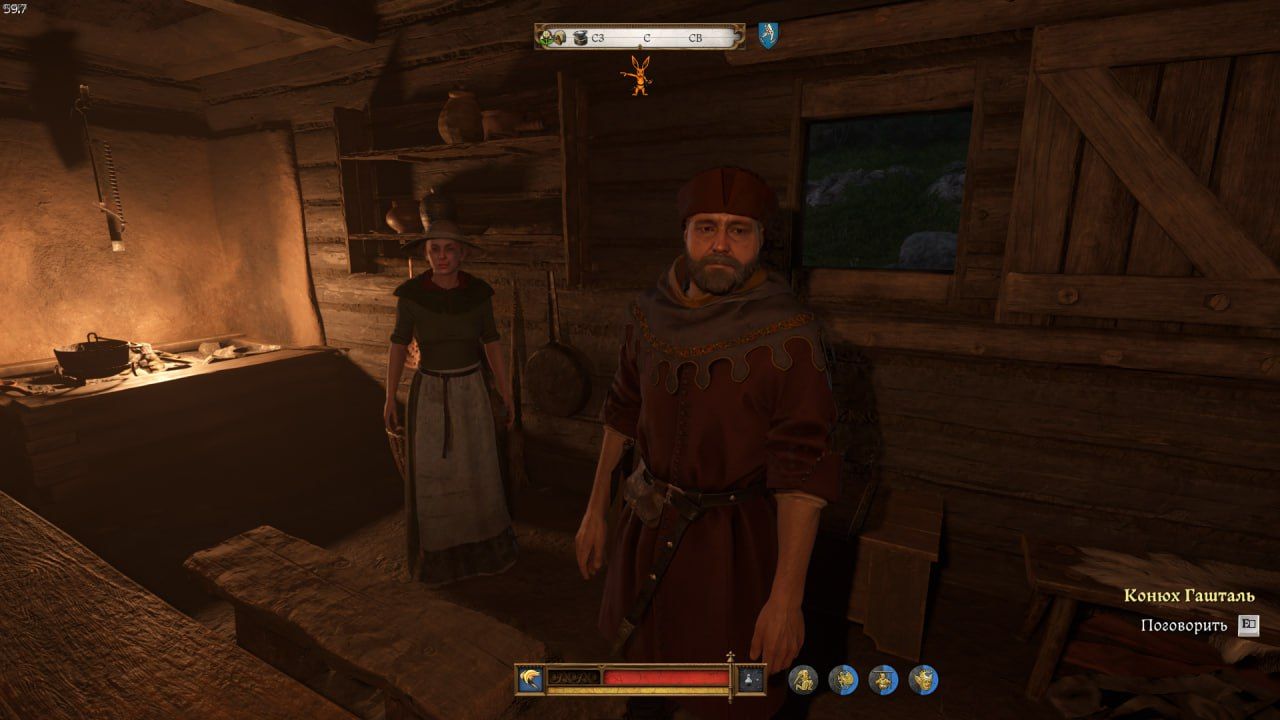Click the status icon on the grey circle

click(x=803, y=680)
